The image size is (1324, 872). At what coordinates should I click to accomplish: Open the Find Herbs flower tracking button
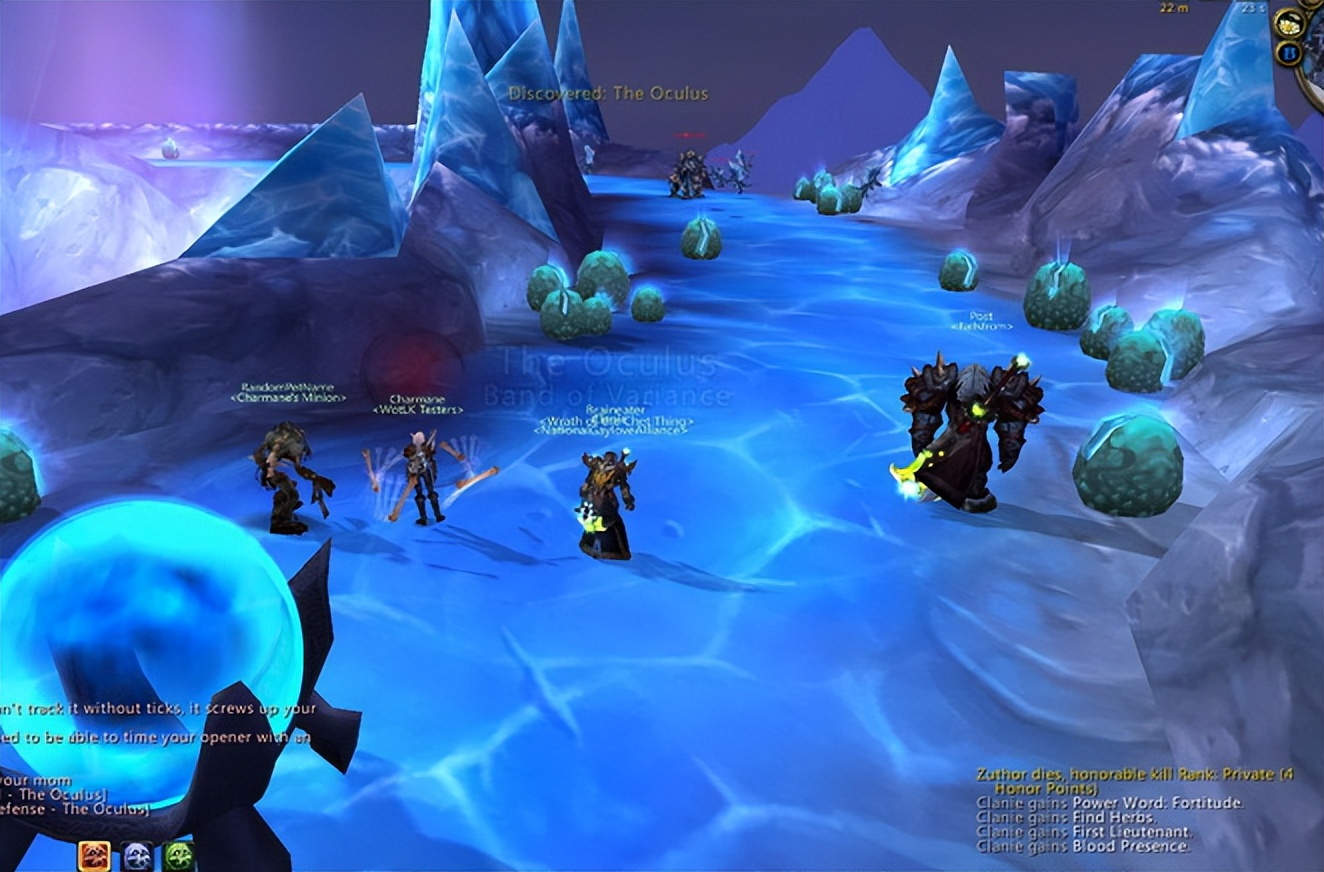(1288, 24)
